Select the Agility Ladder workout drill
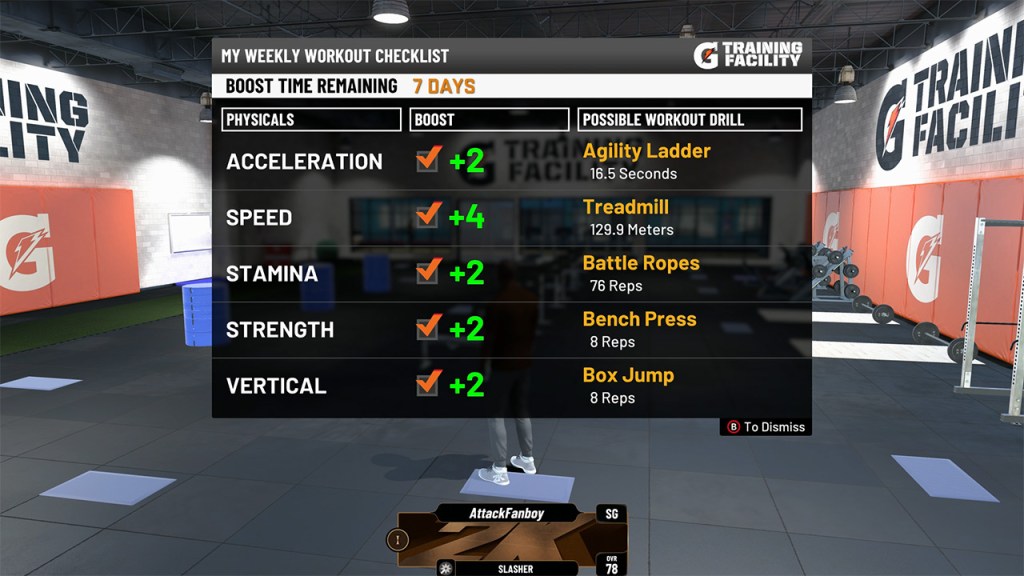Screen dimensions: 1024x576 (x=646, y=151)
